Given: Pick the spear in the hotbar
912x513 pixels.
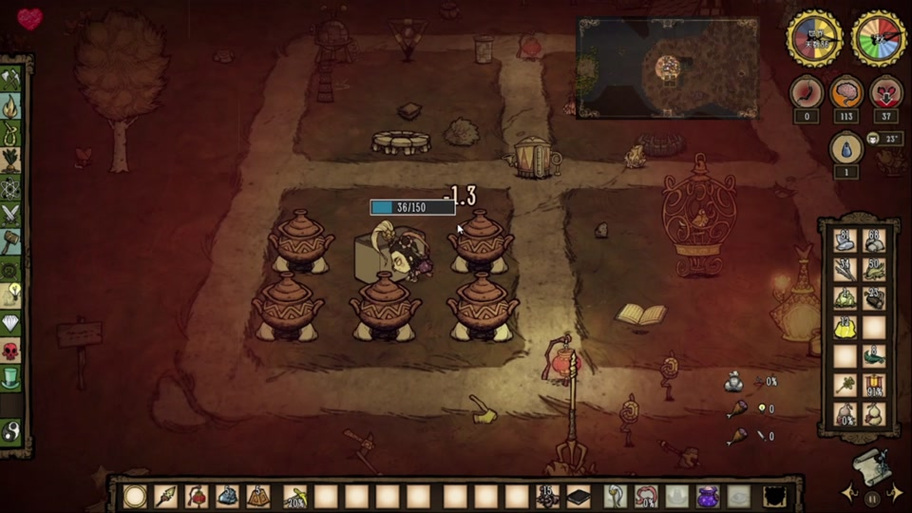Looking at the screenshot, I should (166, 496).
